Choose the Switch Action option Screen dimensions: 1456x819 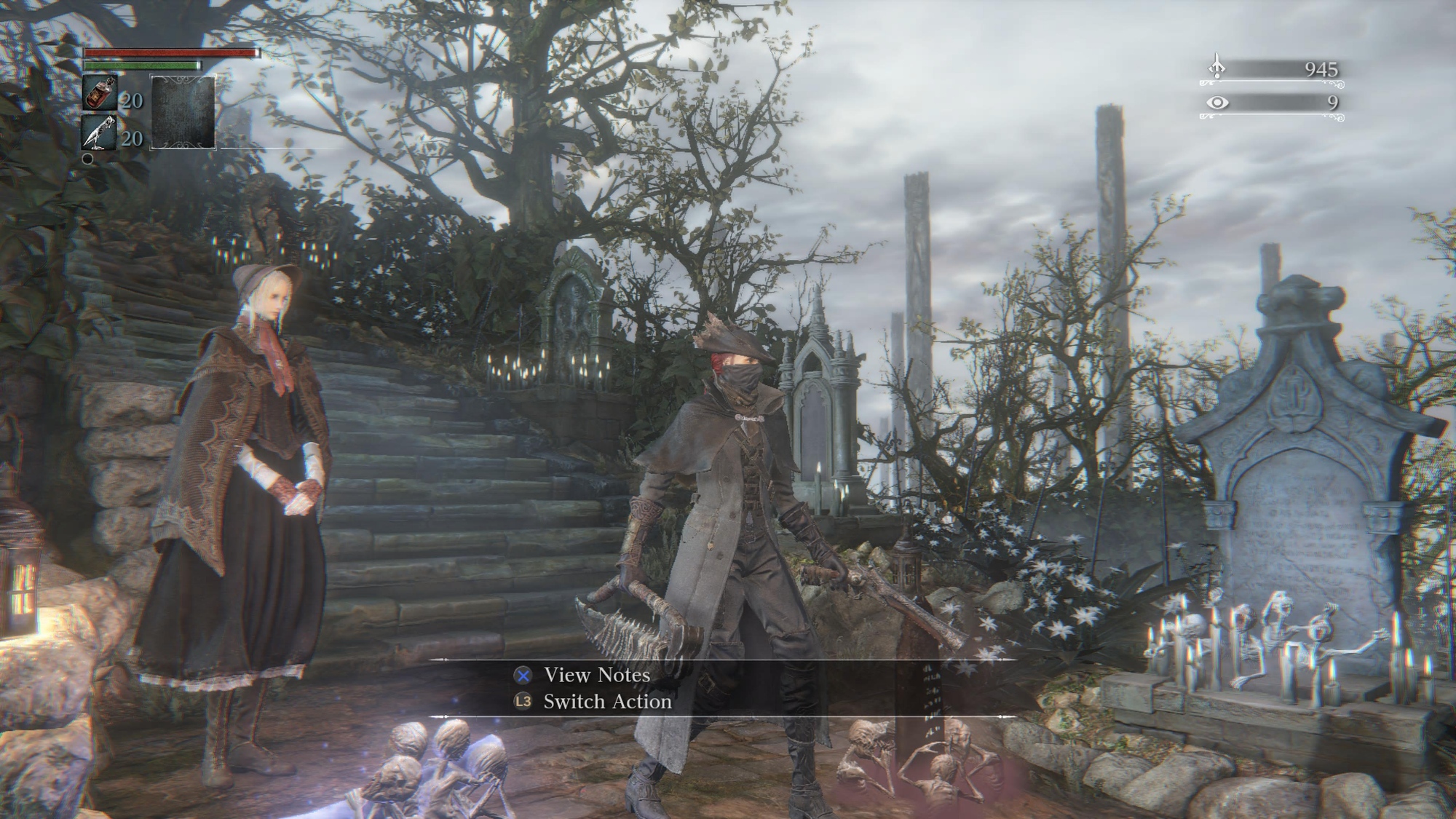click(606, 702)
